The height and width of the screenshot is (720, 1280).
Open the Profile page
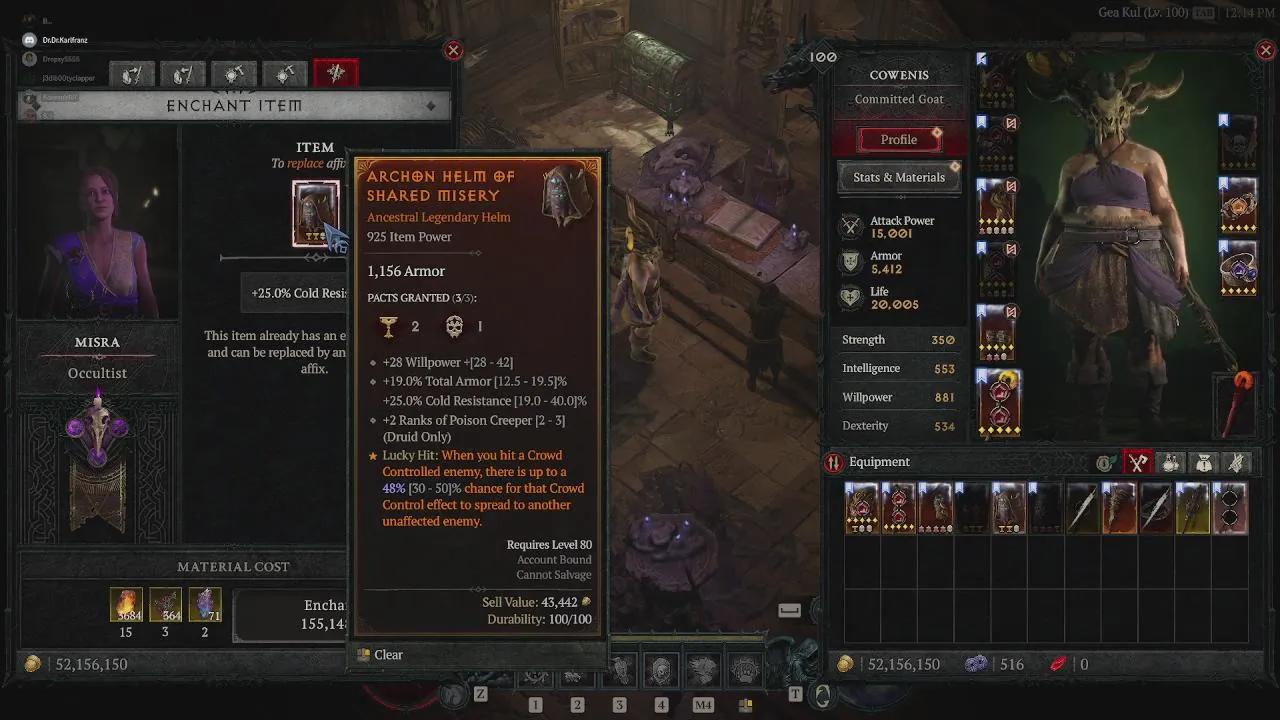tap(898, 140)
